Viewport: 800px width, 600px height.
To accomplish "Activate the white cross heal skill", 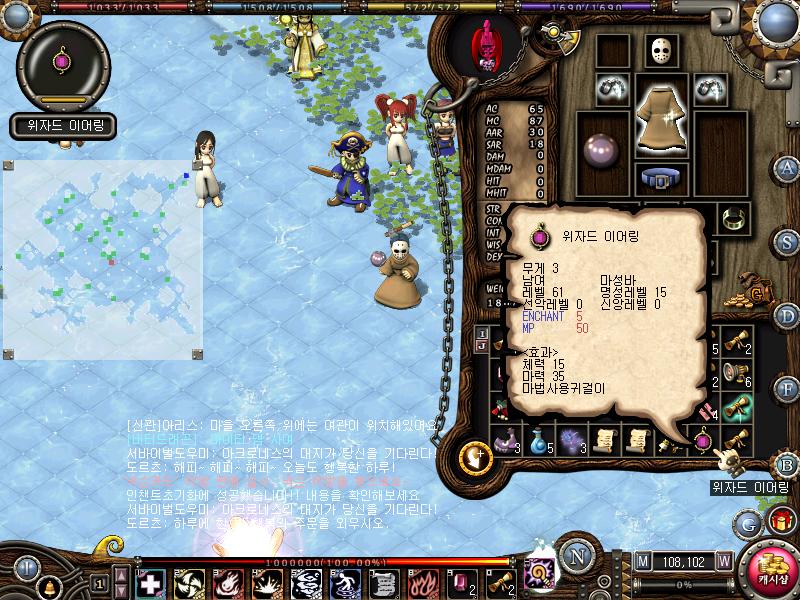I will 150,582.
